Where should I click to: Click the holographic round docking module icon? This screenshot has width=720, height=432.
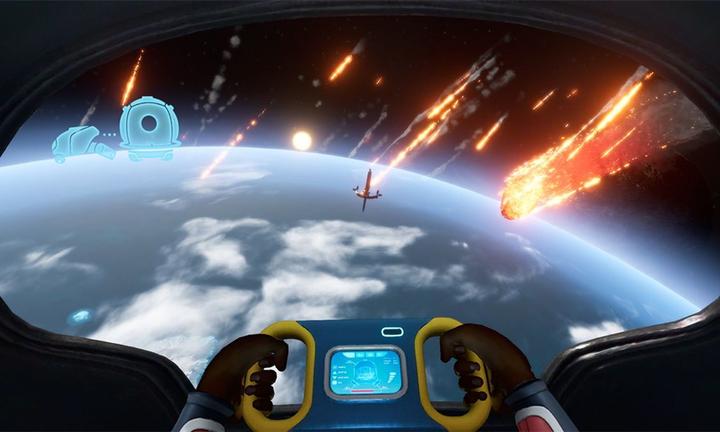(x=150, y=128)
